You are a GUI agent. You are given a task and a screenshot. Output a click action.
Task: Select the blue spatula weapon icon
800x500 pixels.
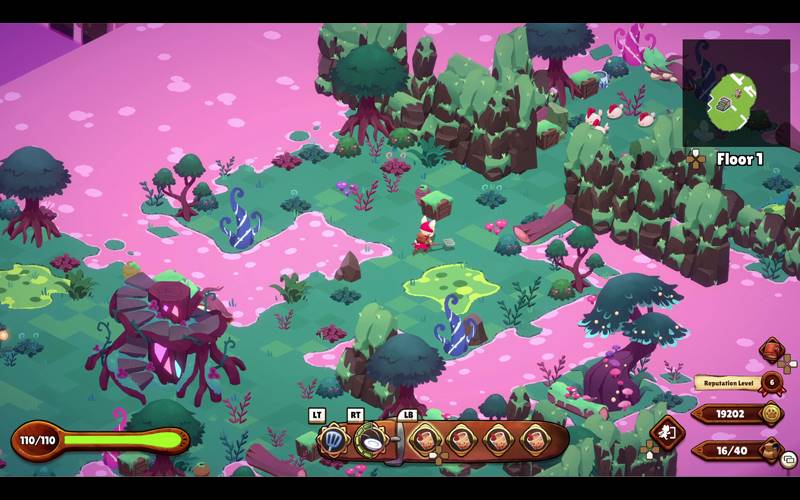(332, 438)
